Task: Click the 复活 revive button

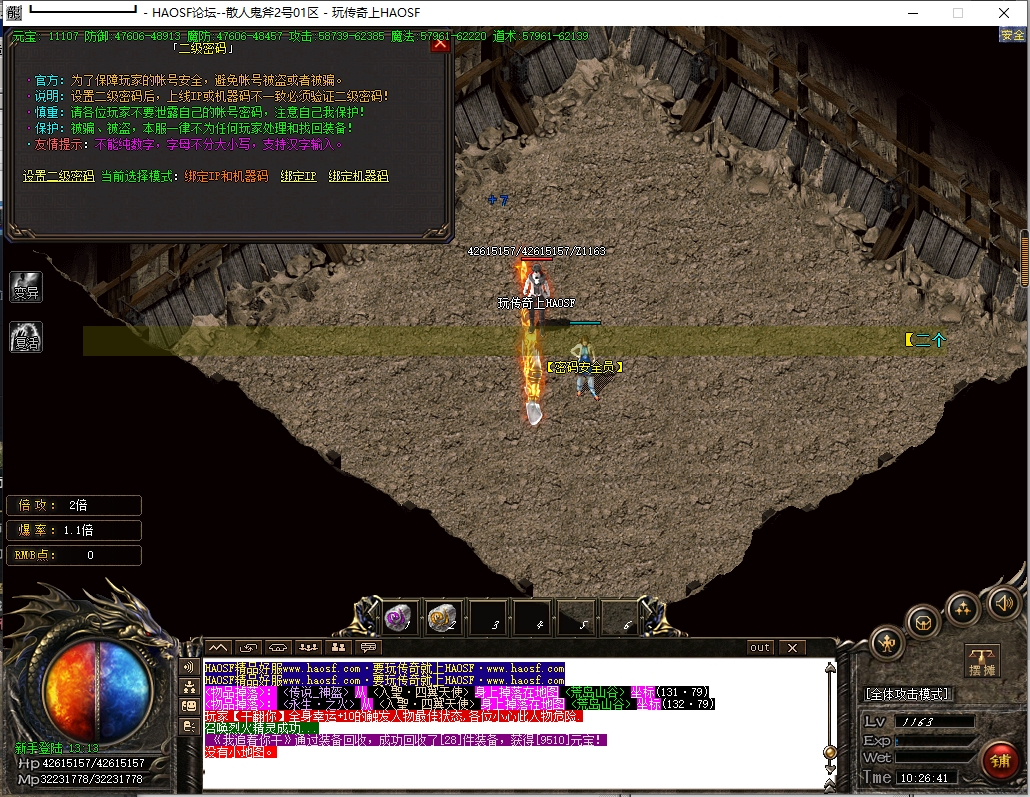Action: point(26,337)
